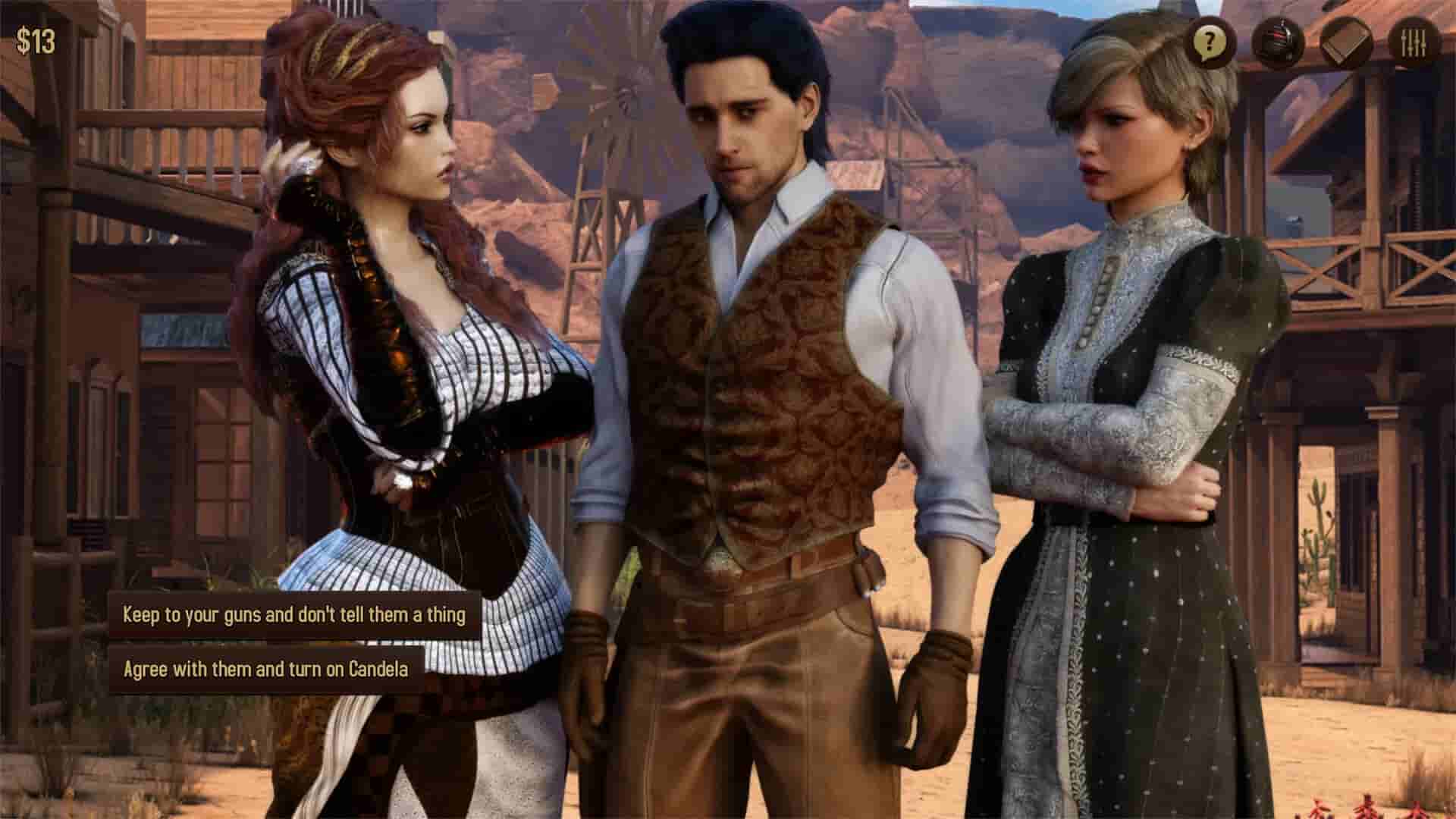
Task: Choose "Keep to your guns and don't tell them a thing"
Action: (296, 616)
